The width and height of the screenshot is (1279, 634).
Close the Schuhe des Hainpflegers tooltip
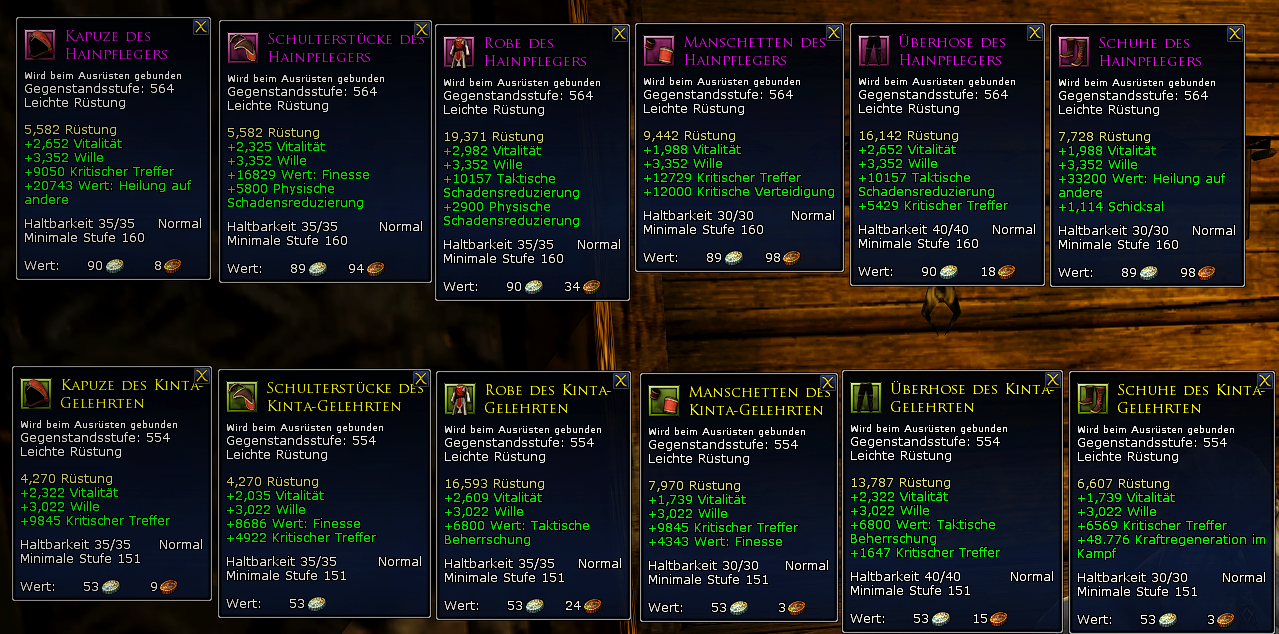(1235, 33)
